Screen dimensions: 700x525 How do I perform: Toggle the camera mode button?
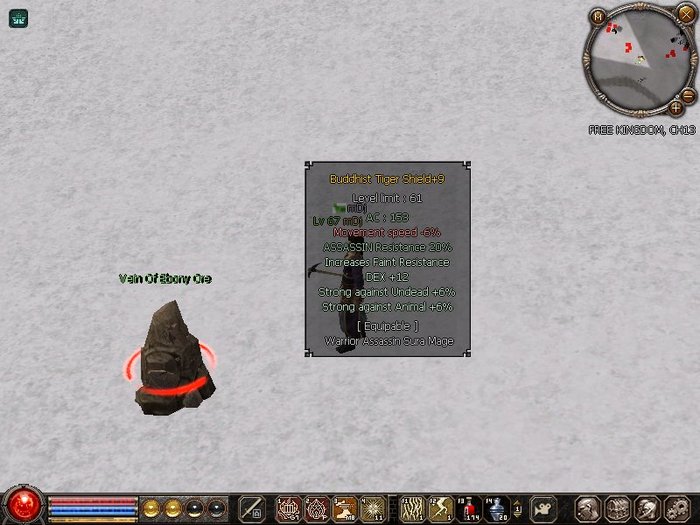(x=543, y=508)
